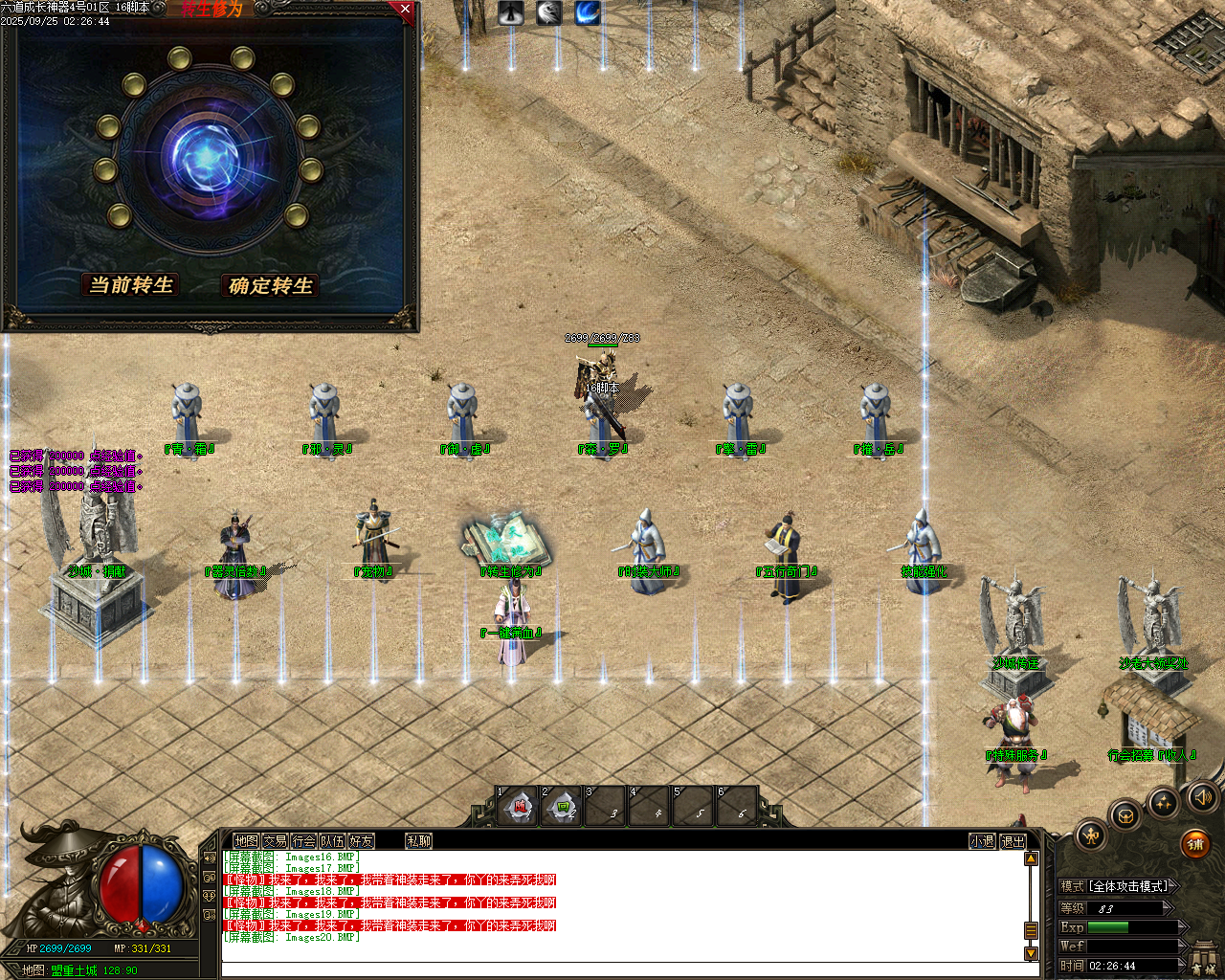Select the potion in quickslot 1
Viewport: 1225px width, 980px height.
click(519, 806)
